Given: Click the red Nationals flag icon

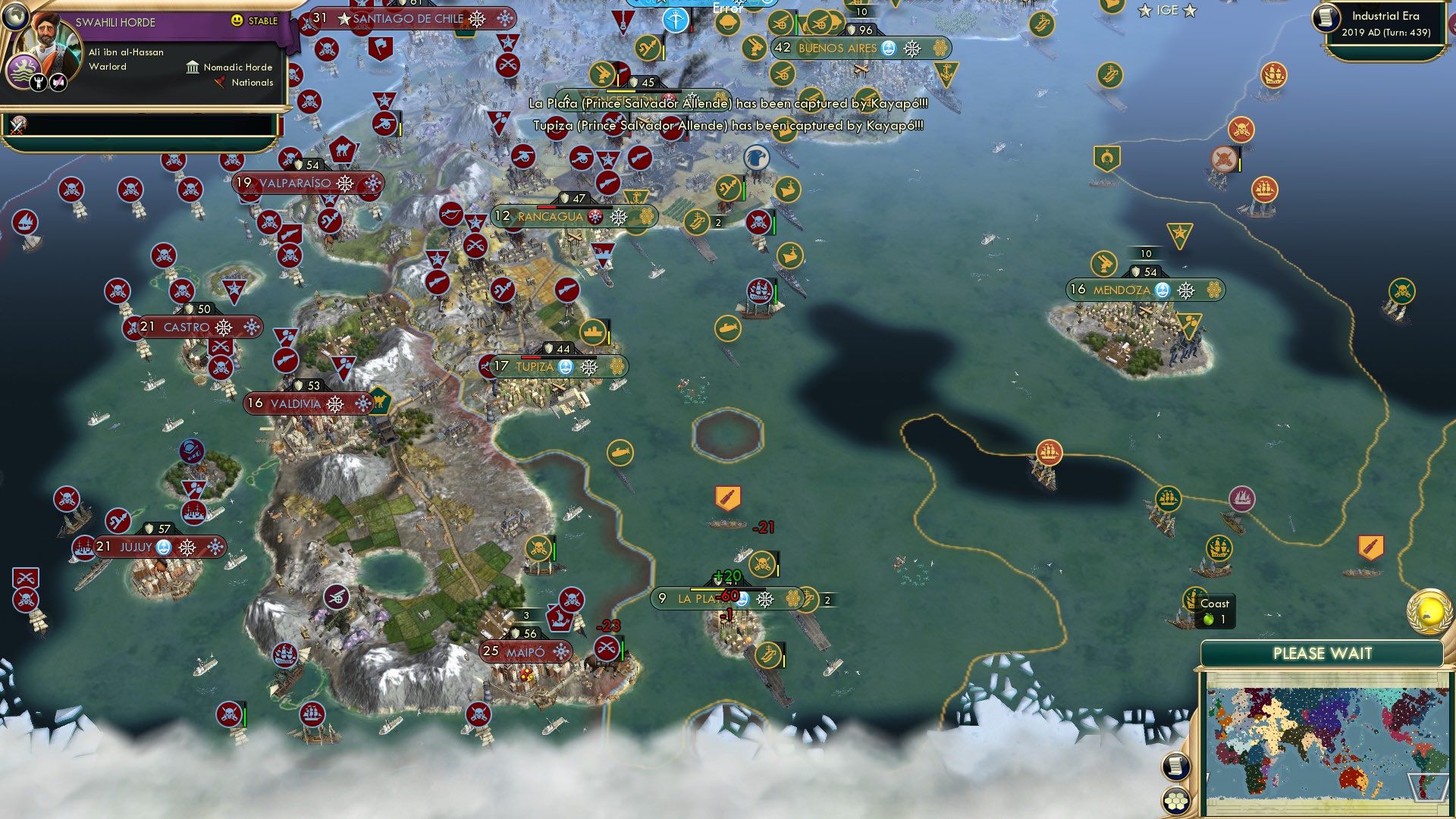Looking at the screenshot, I should click(x=220, y=83).
